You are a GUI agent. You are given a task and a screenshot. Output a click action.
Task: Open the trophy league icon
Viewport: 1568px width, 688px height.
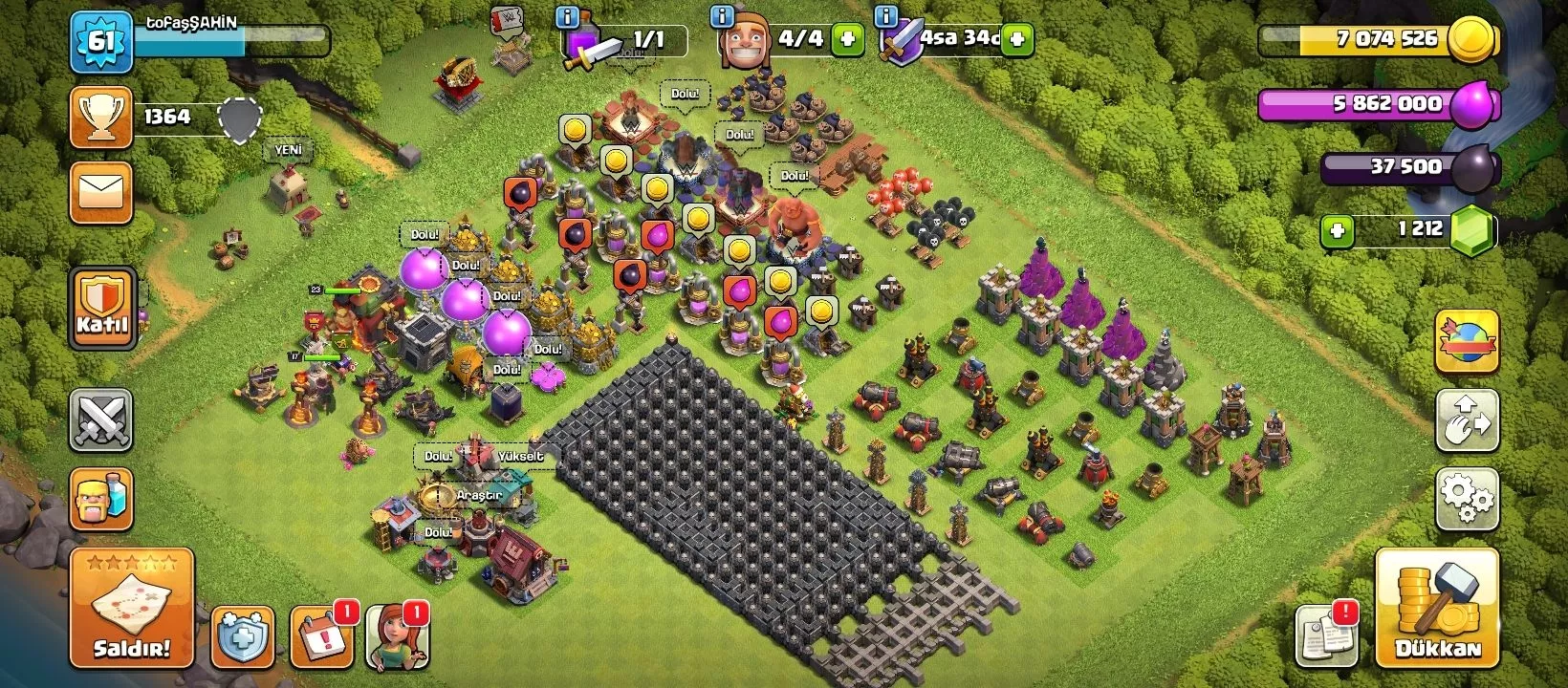coord(100,118)
